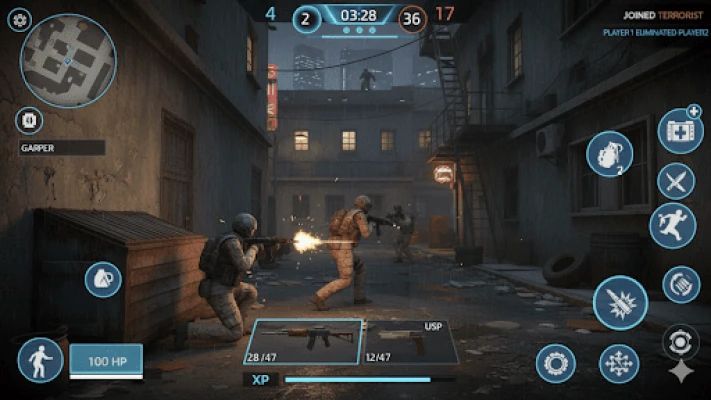Tap the round button on the dumpster side
The height and width of the screenshot is (400, 711).
pos(103,279)
